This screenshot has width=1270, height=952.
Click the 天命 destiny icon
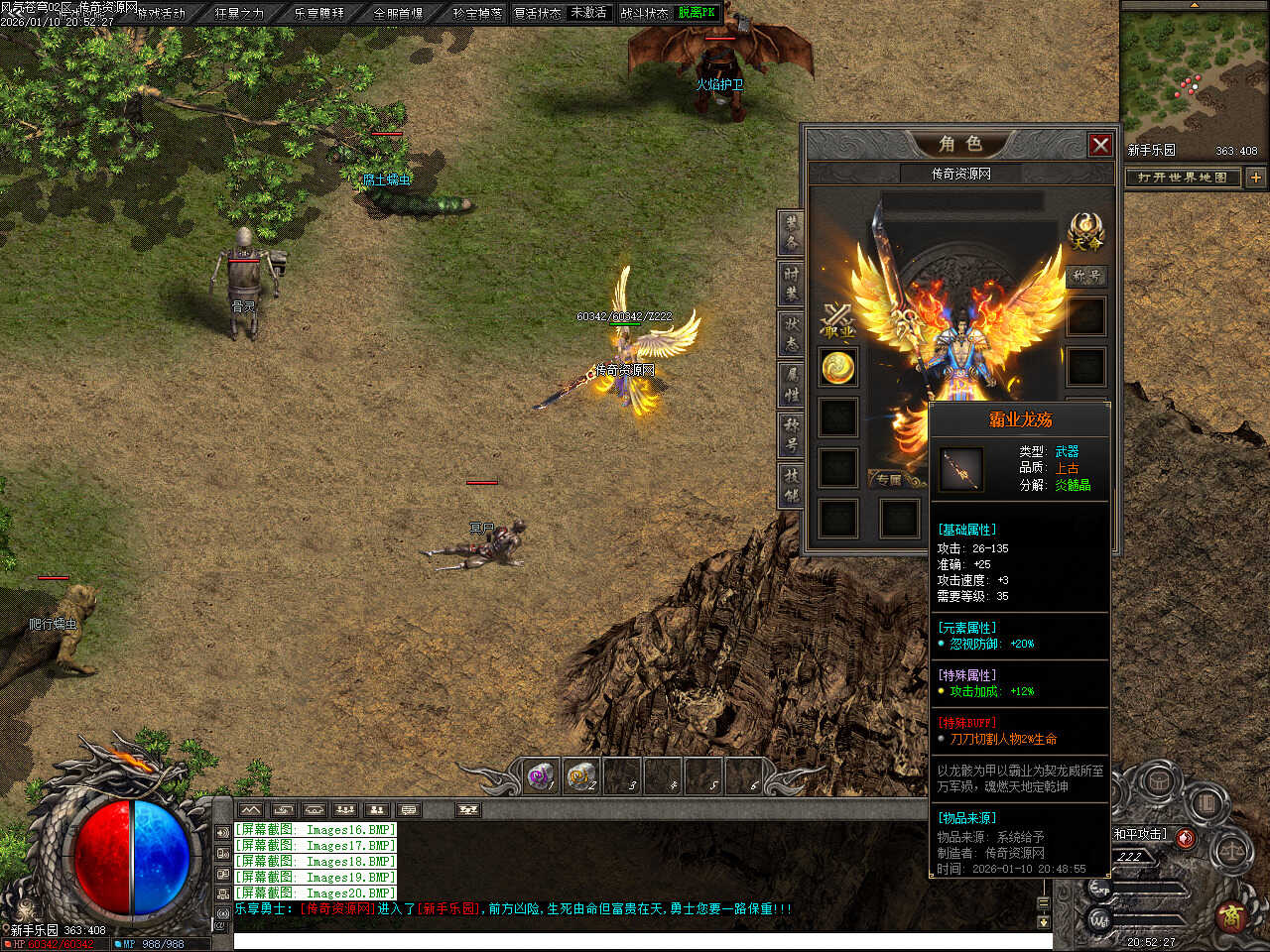[x=1085, y=231]
